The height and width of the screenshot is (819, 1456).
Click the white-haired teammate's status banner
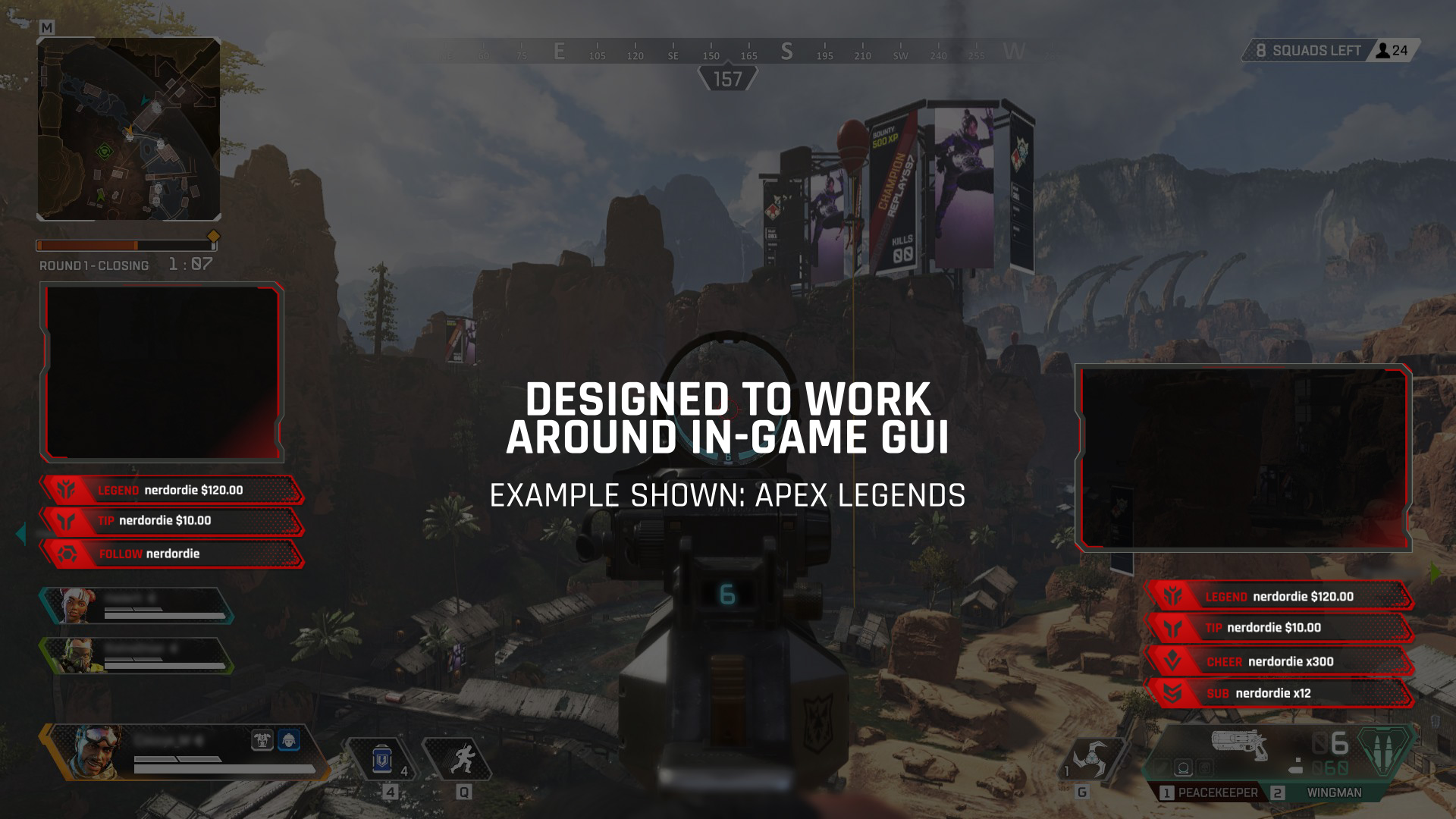point(136,606)
